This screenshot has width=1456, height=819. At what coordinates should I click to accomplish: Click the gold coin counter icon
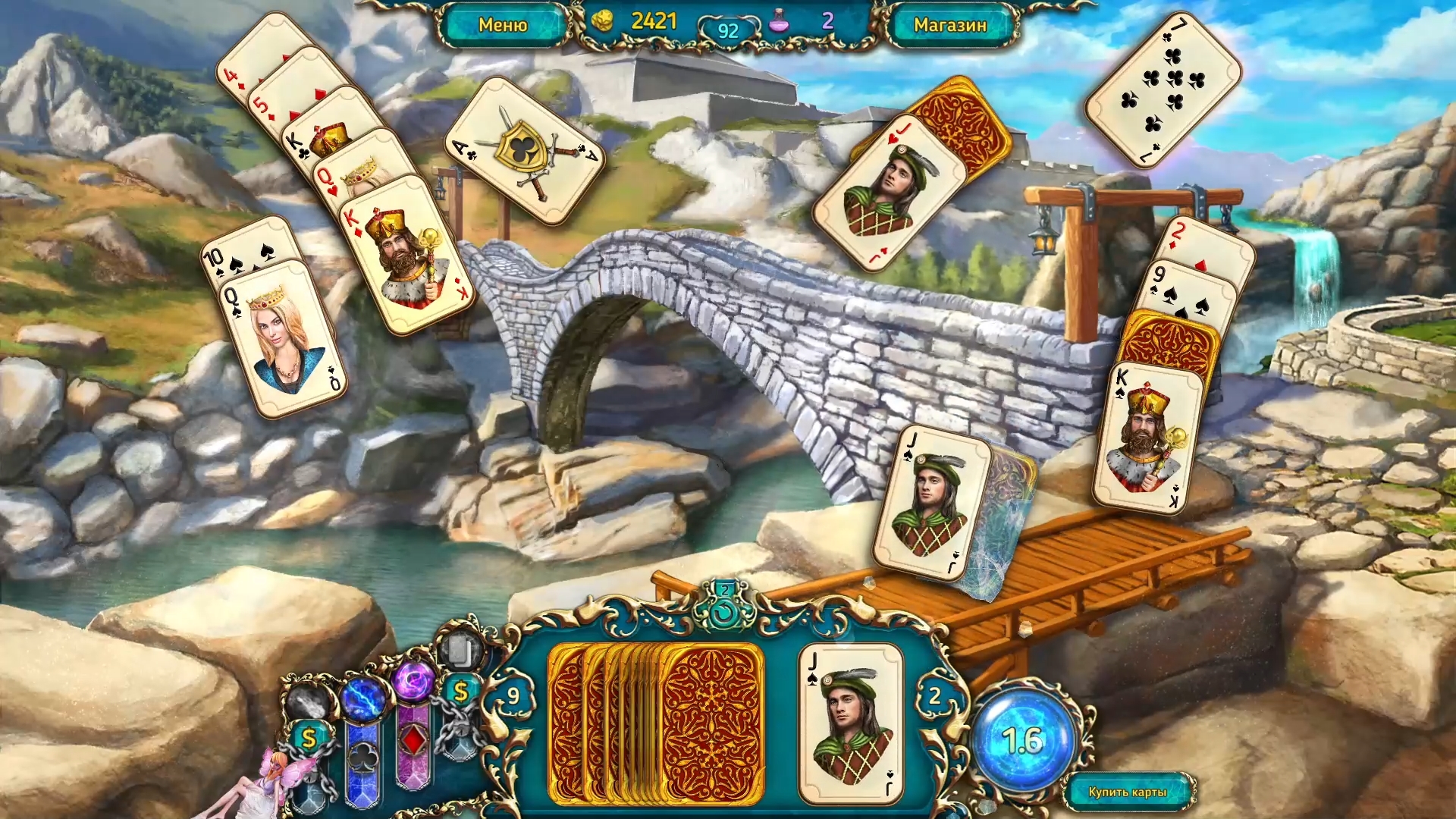click(x=603, y=21)
